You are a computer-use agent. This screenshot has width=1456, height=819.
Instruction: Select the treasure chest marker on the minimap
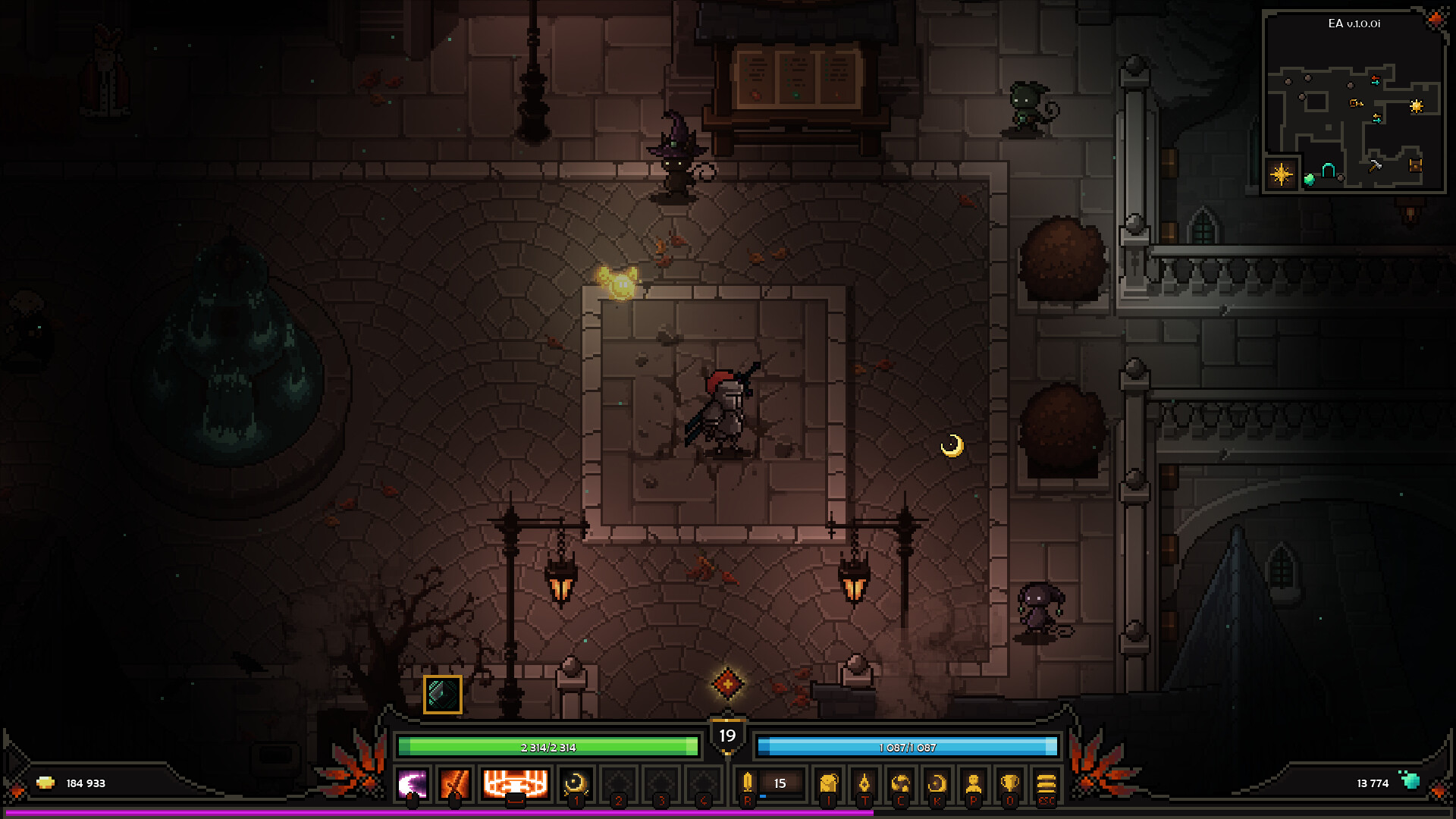click(x=1415, y=164)
